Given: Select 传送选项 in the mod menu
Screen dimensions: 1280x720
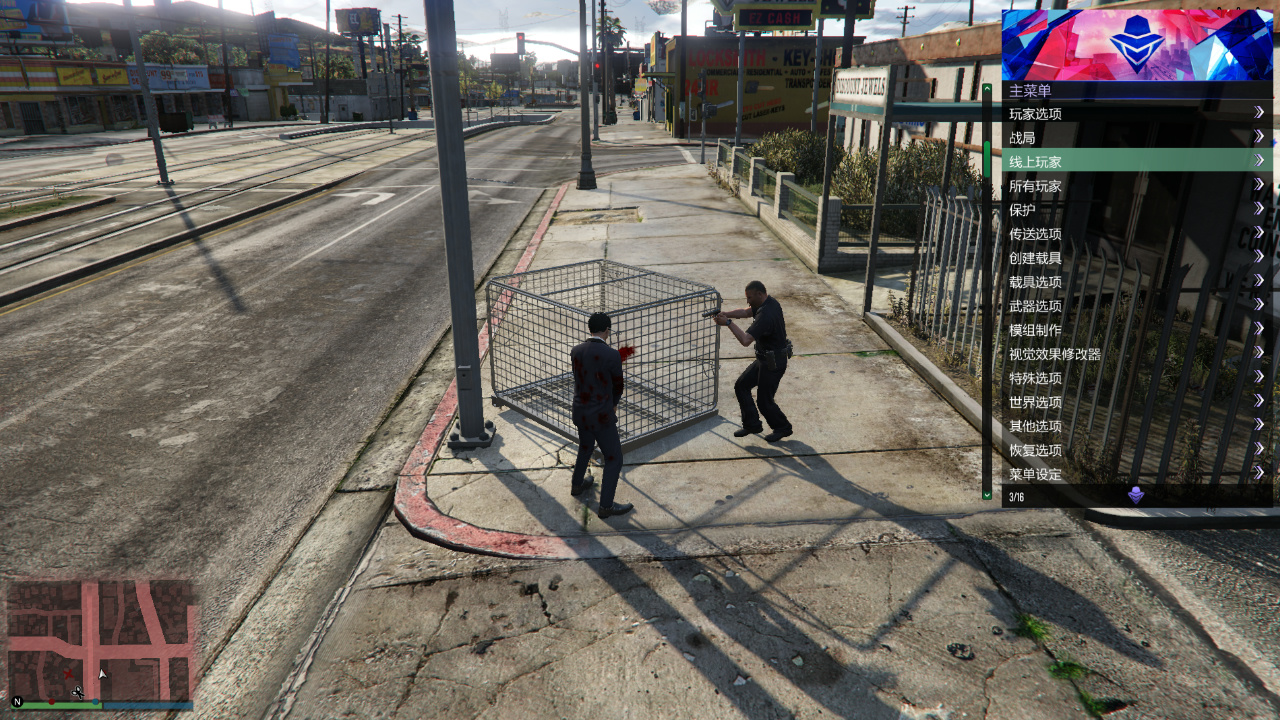Looking at the screenshot, I should coord(1135,234).
